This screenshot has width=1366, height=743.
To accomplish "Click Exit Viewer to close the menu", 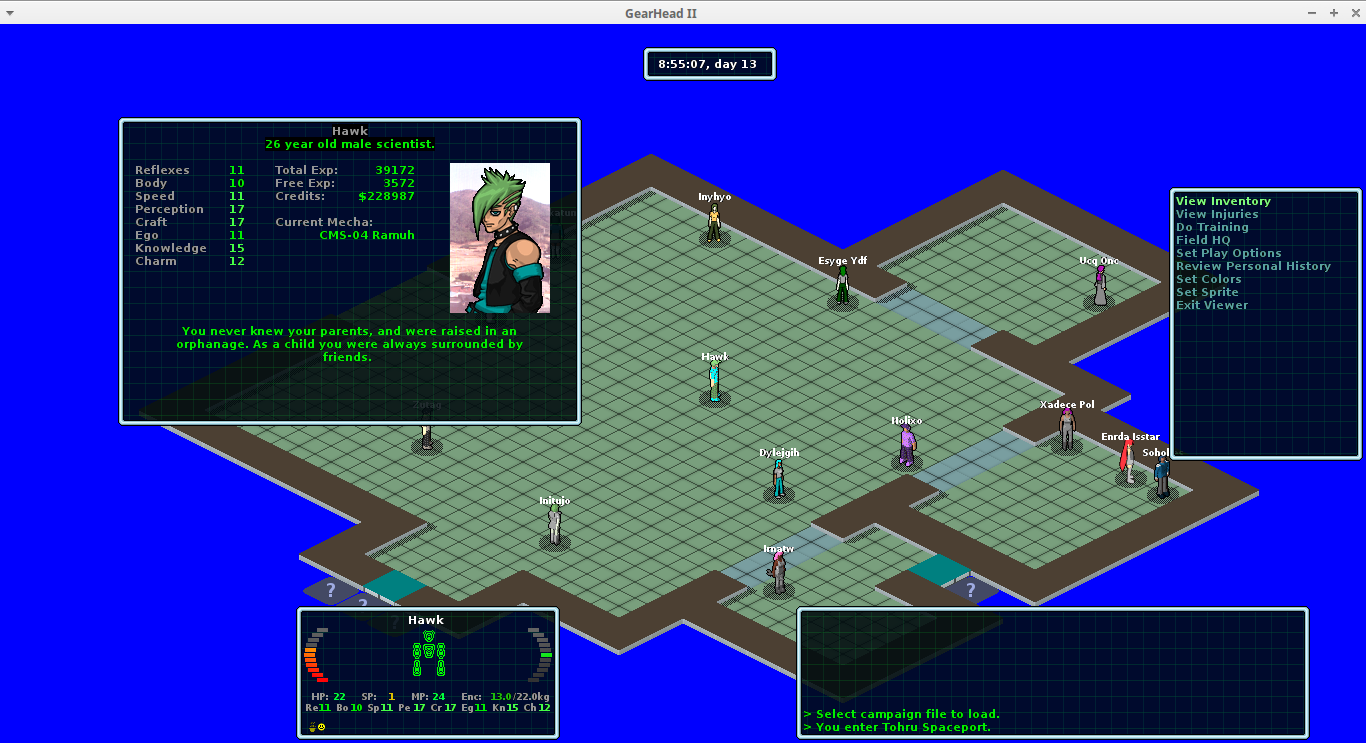I will click(1212, 305).
